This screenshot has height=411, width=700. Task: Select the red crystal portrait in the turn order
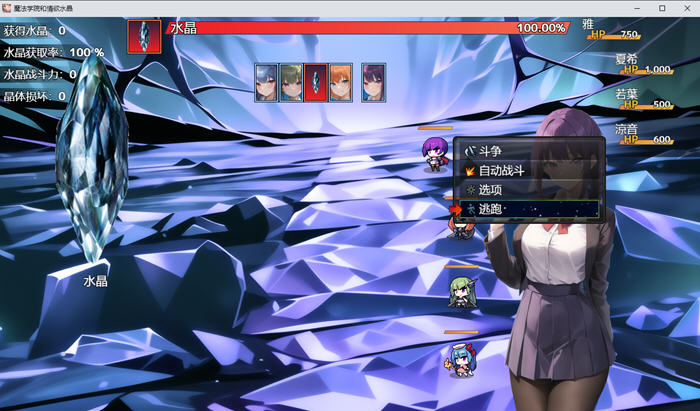coord(316,82)
